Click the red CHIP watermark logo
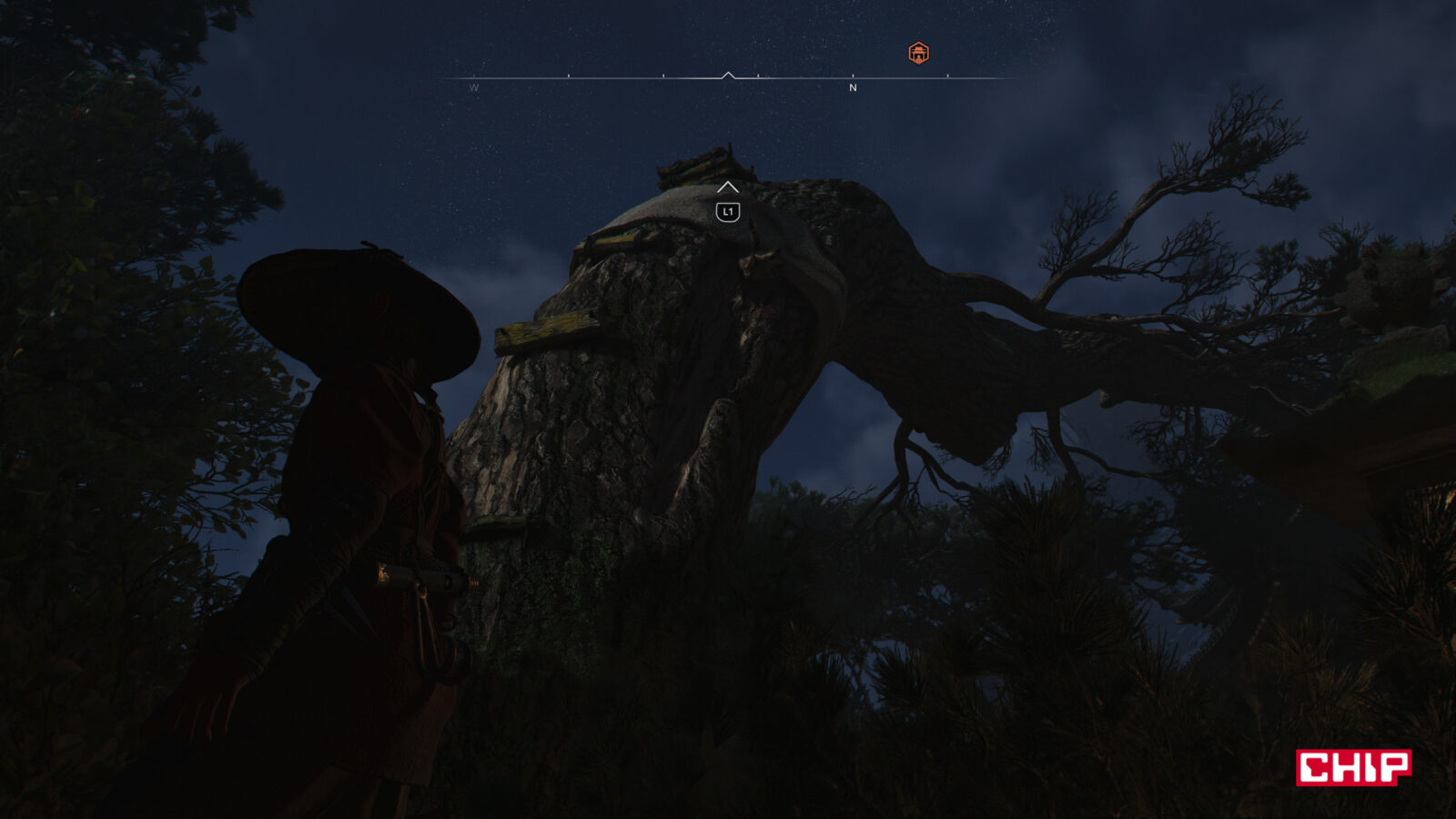This screenshot has width=1456, height=819. click(1353, 767)
